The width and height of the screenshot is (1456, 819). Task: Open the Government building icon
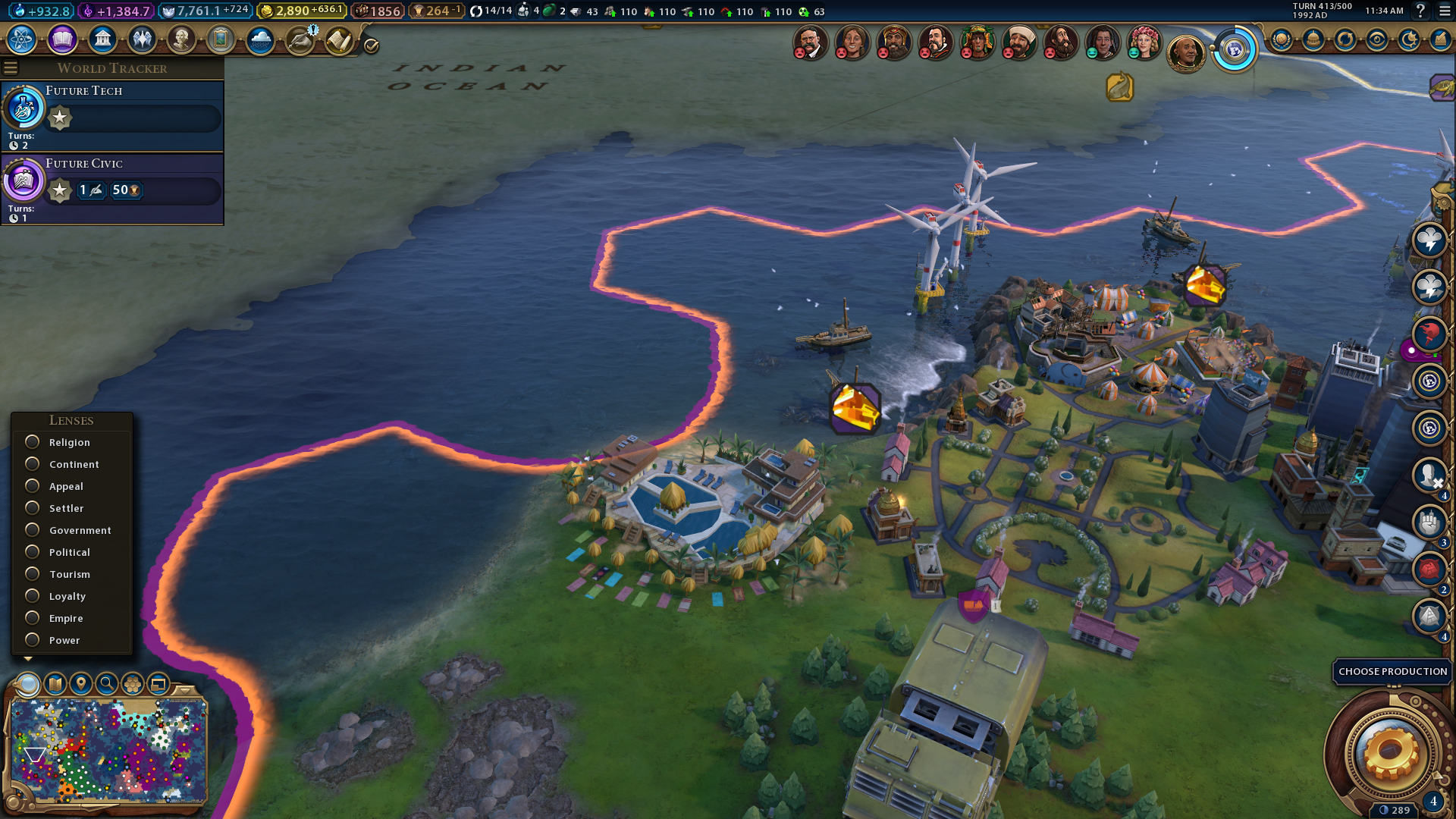[x=102, y=39]
